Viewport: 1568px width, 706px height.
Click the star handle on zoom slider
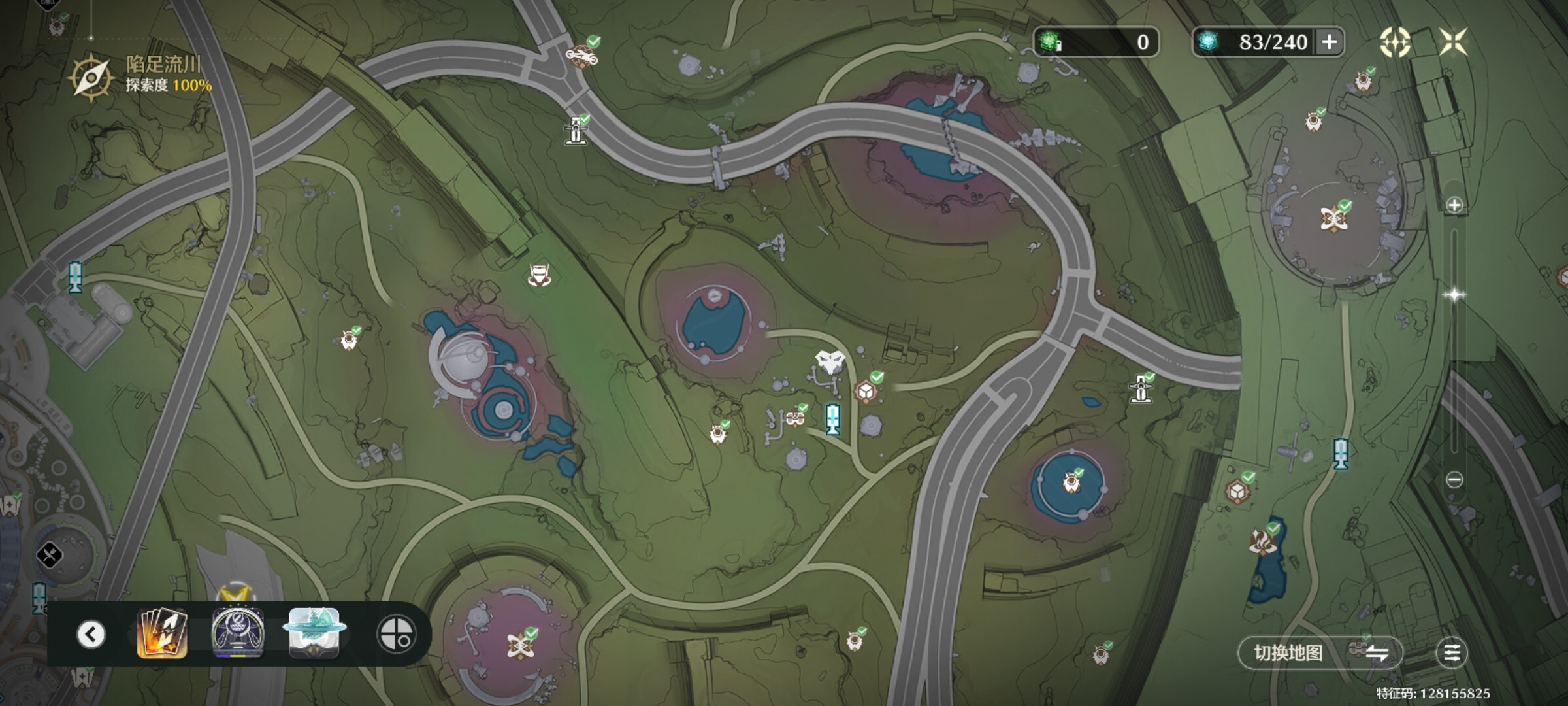coord(1454,295)
